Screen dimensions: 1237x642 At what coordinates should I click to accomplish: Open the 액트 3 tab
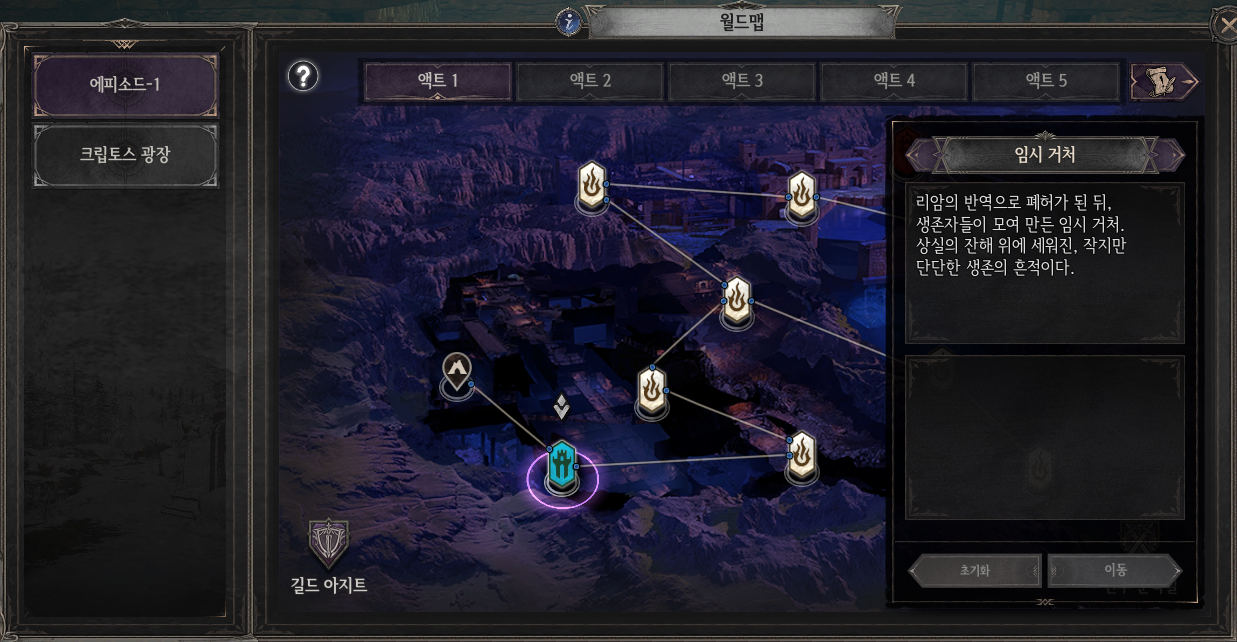[742, 81]
